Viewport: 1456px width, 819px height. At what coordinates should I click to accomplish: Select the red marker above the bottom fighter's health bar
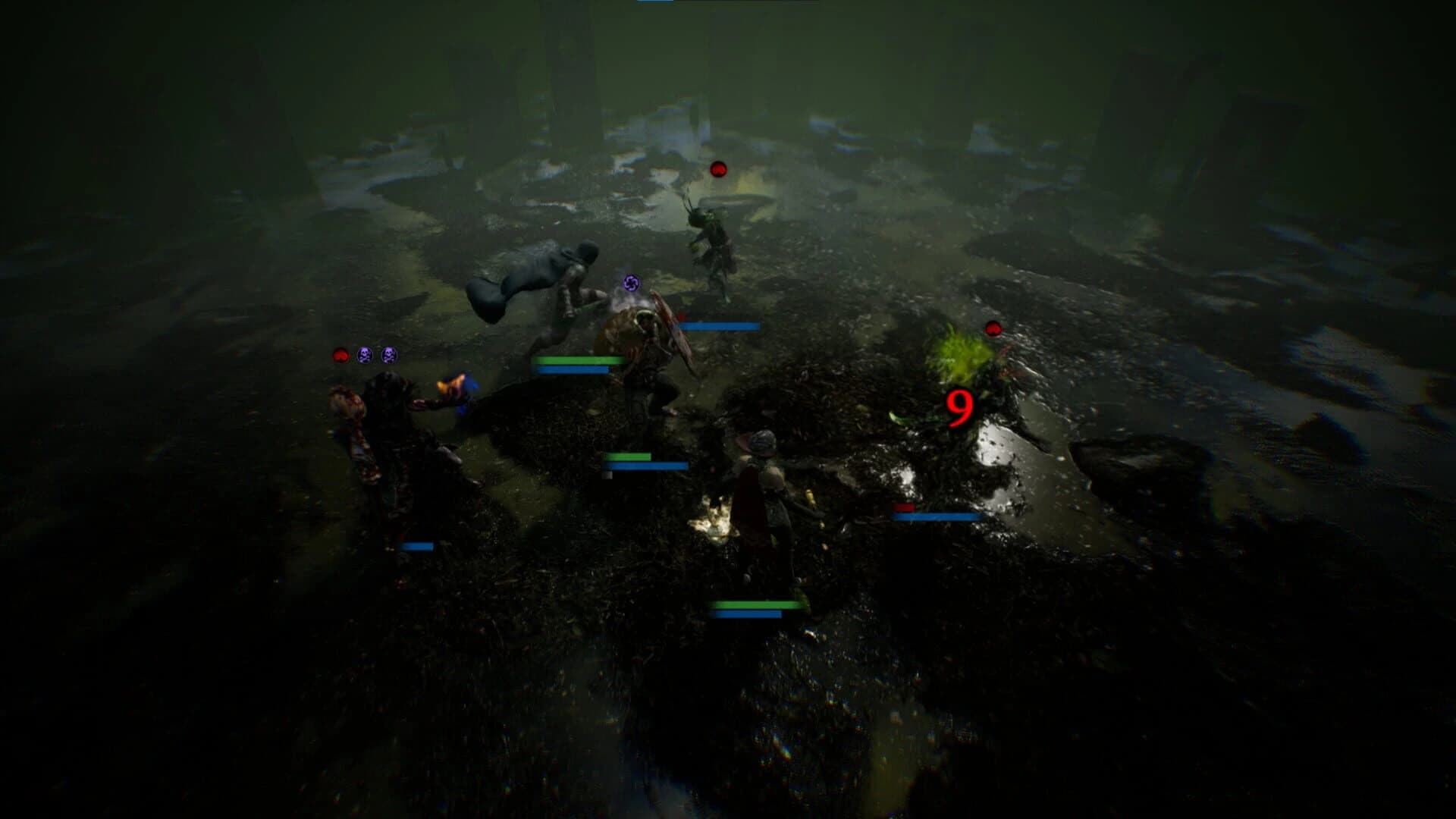click(904, 509)
